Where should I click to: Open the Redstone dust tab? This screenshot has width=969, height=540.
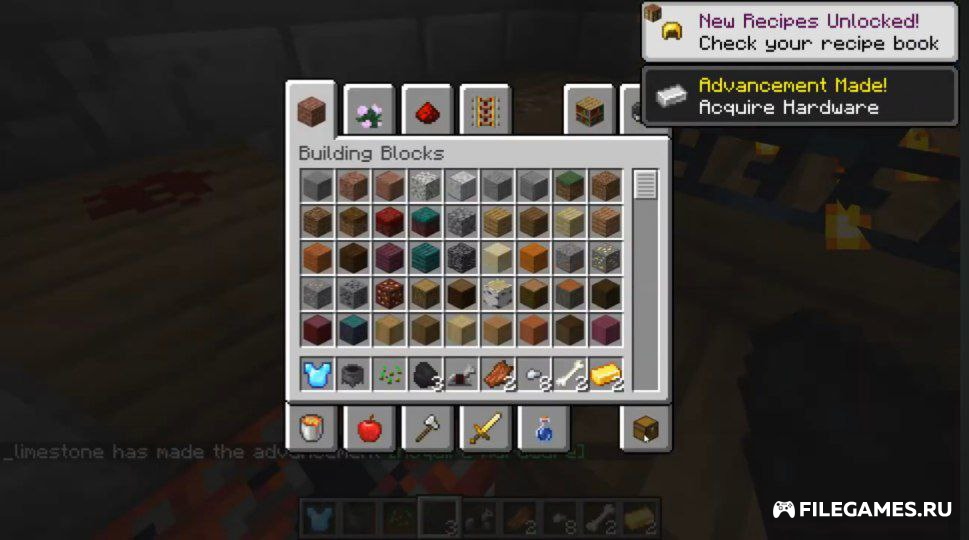[427, 112]
